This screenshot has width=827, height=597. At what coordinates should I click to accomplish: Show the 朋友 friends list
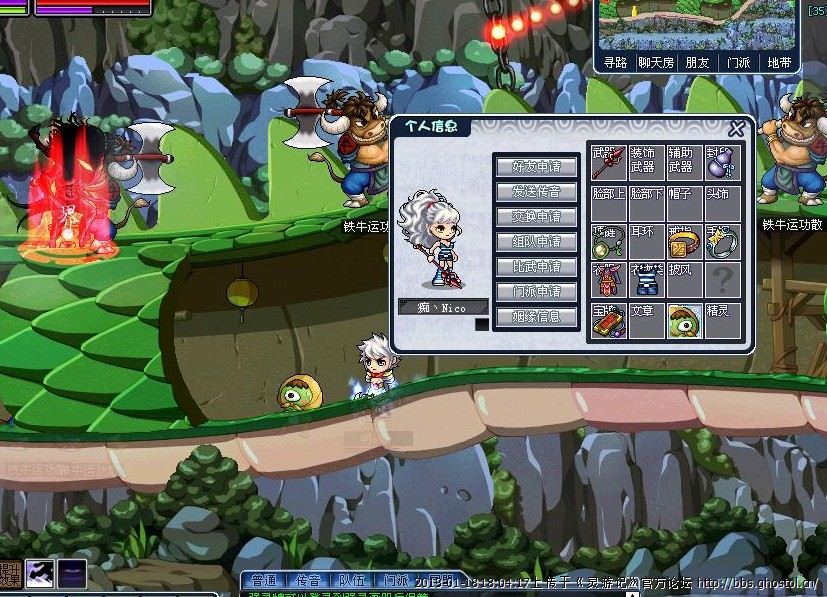(697, 63)
